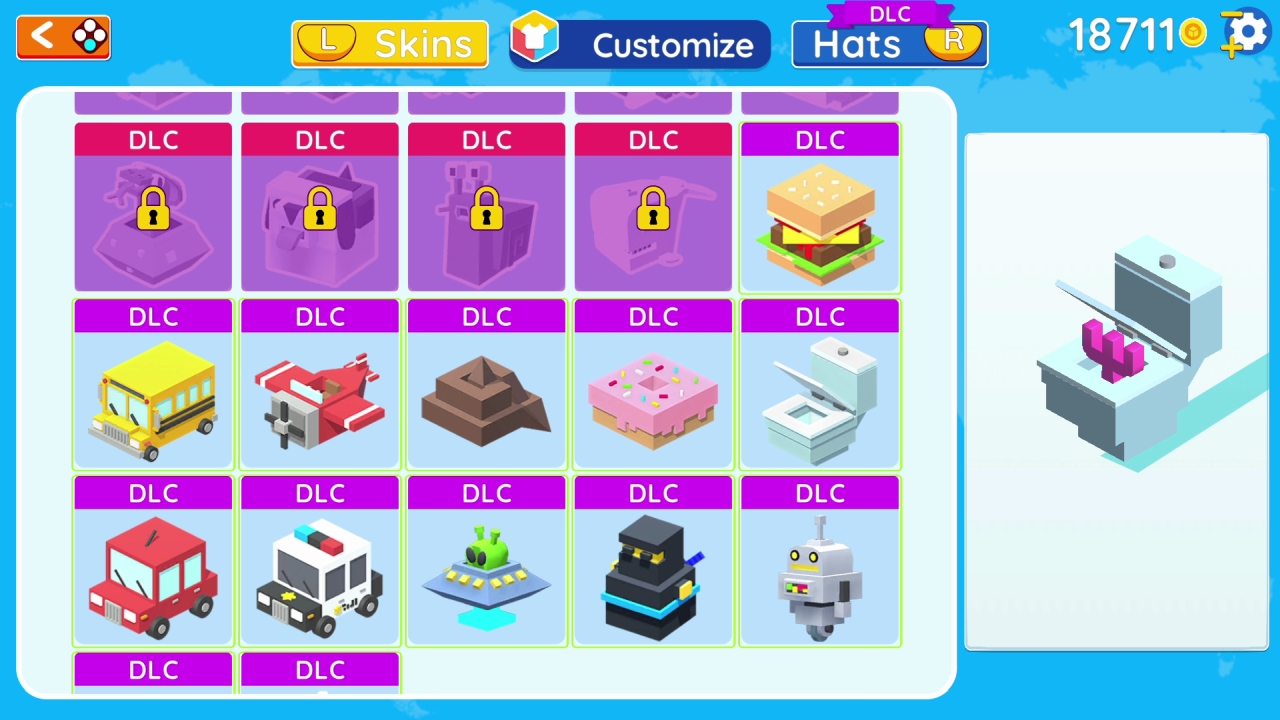The width and height of the screenshot is (1280, 720).
Task: Select the yellow school bus hat
Action: pyautogui.click(x=152, y=400)
